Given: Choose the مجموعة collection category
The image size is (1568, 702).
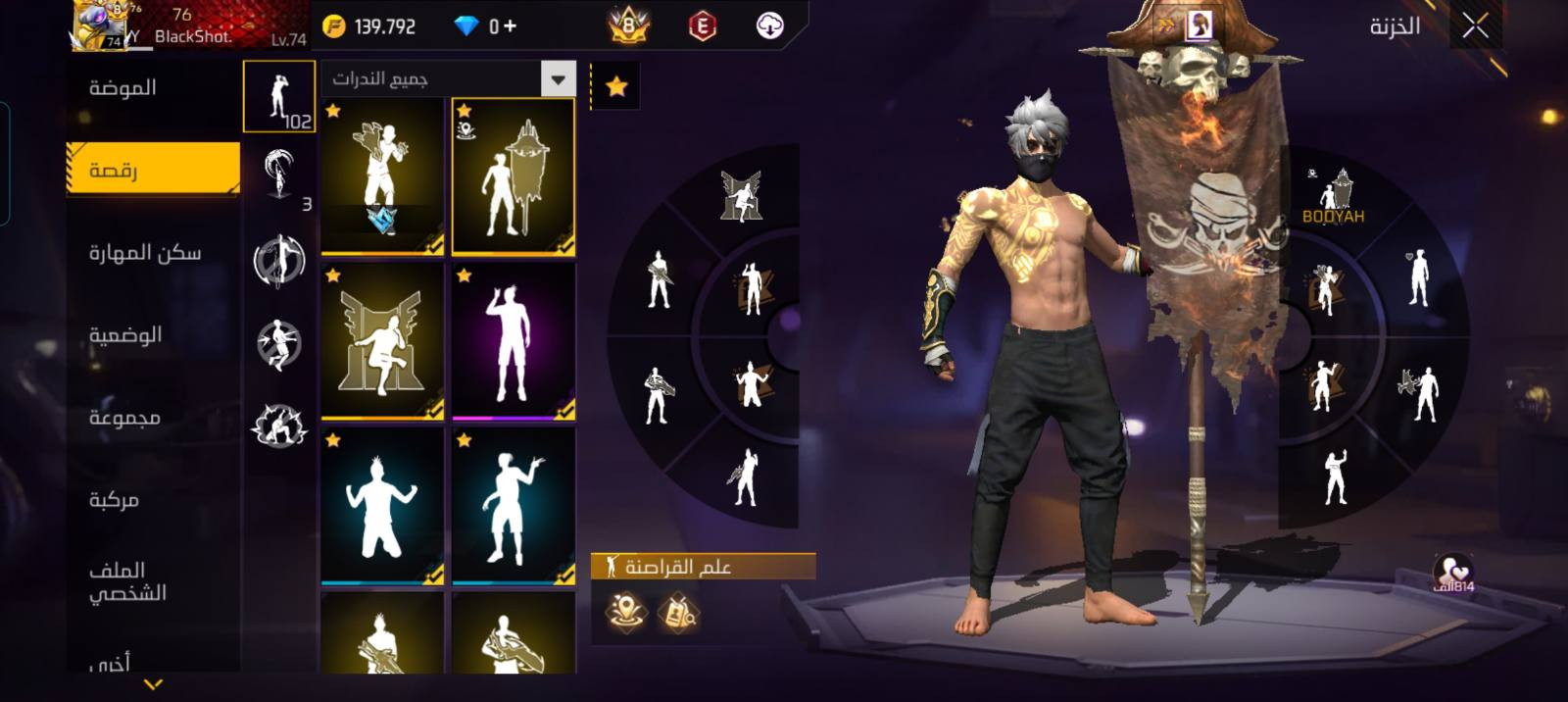Looking at the screenshot, I should (x=124, y=418).
